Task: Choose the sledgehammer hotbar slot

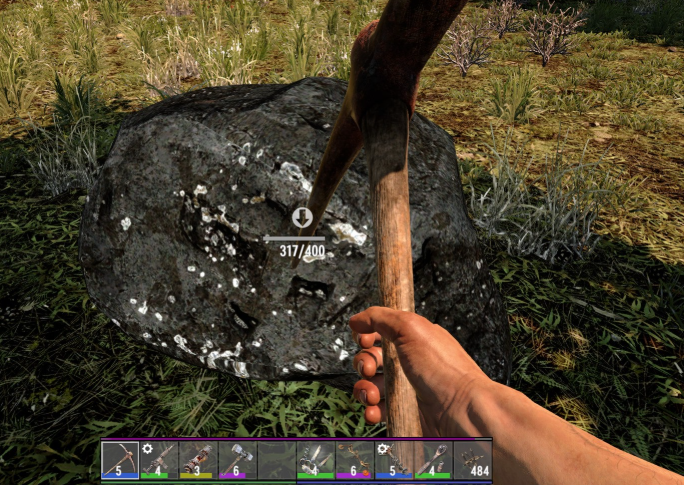Action: coord(237,459)
